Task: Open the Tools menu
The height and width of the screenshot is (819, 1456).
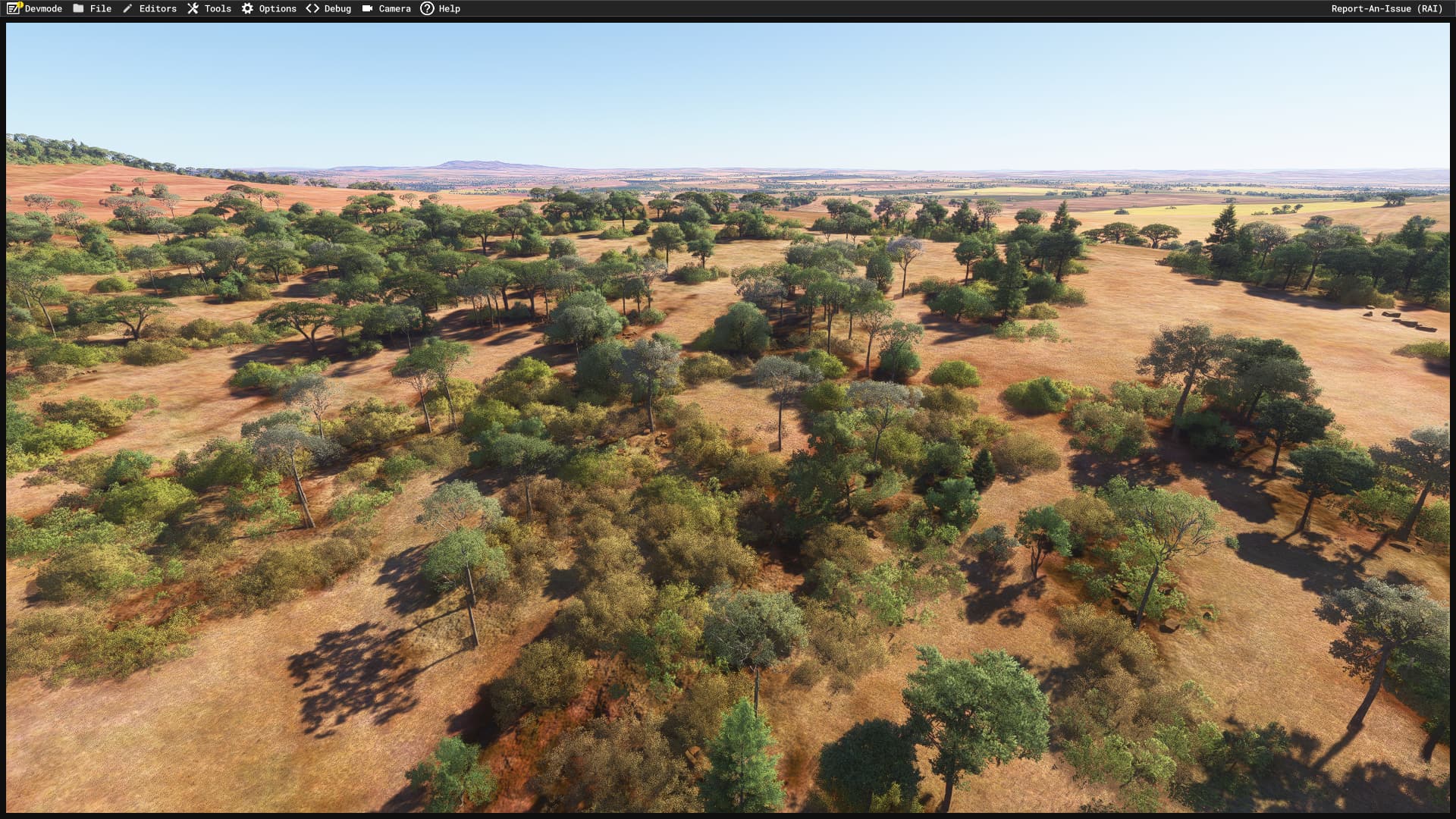Action: 218,8
